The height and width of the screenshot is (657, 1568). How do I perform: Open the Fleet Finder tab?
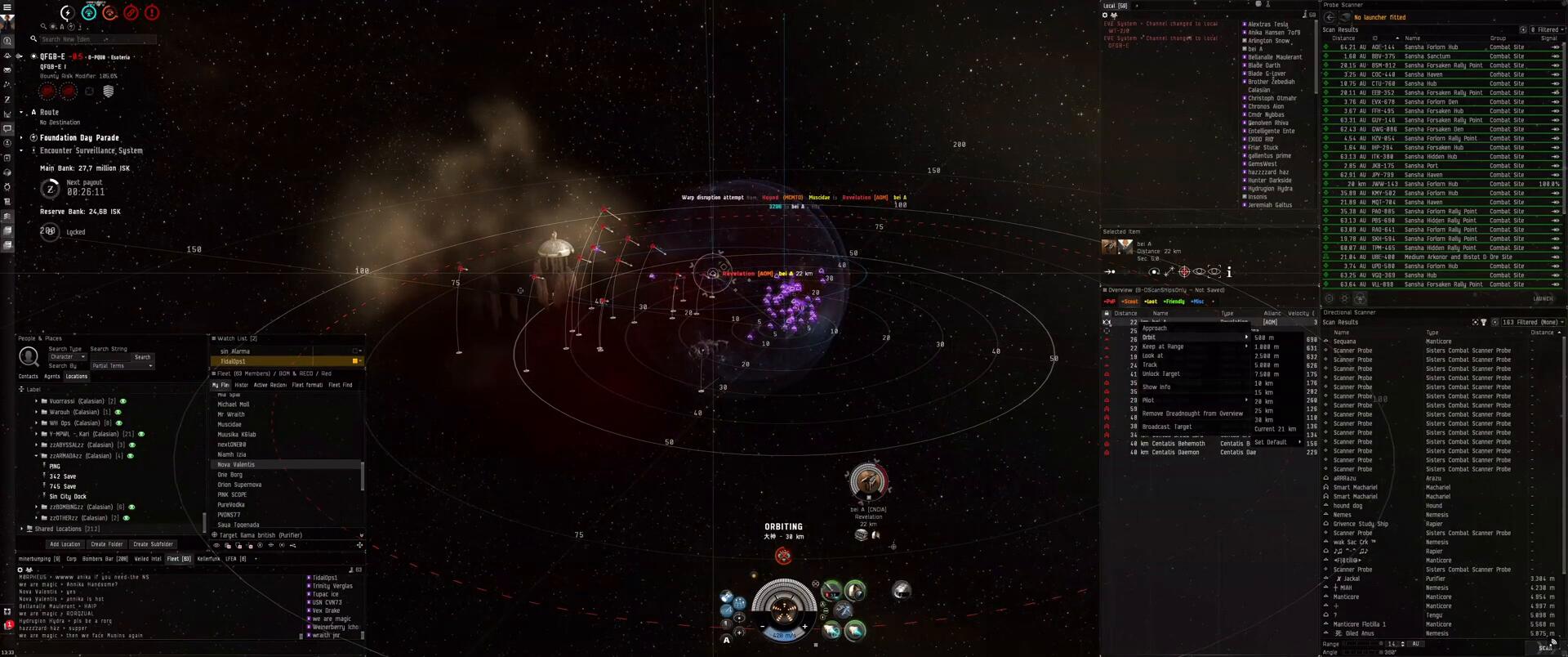340,385
